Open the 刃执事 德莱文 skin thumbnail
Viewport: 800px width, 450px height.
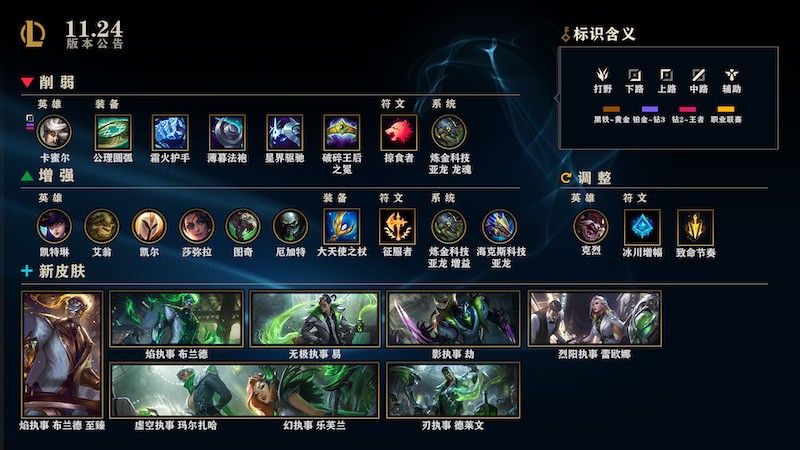click(453, 390)
